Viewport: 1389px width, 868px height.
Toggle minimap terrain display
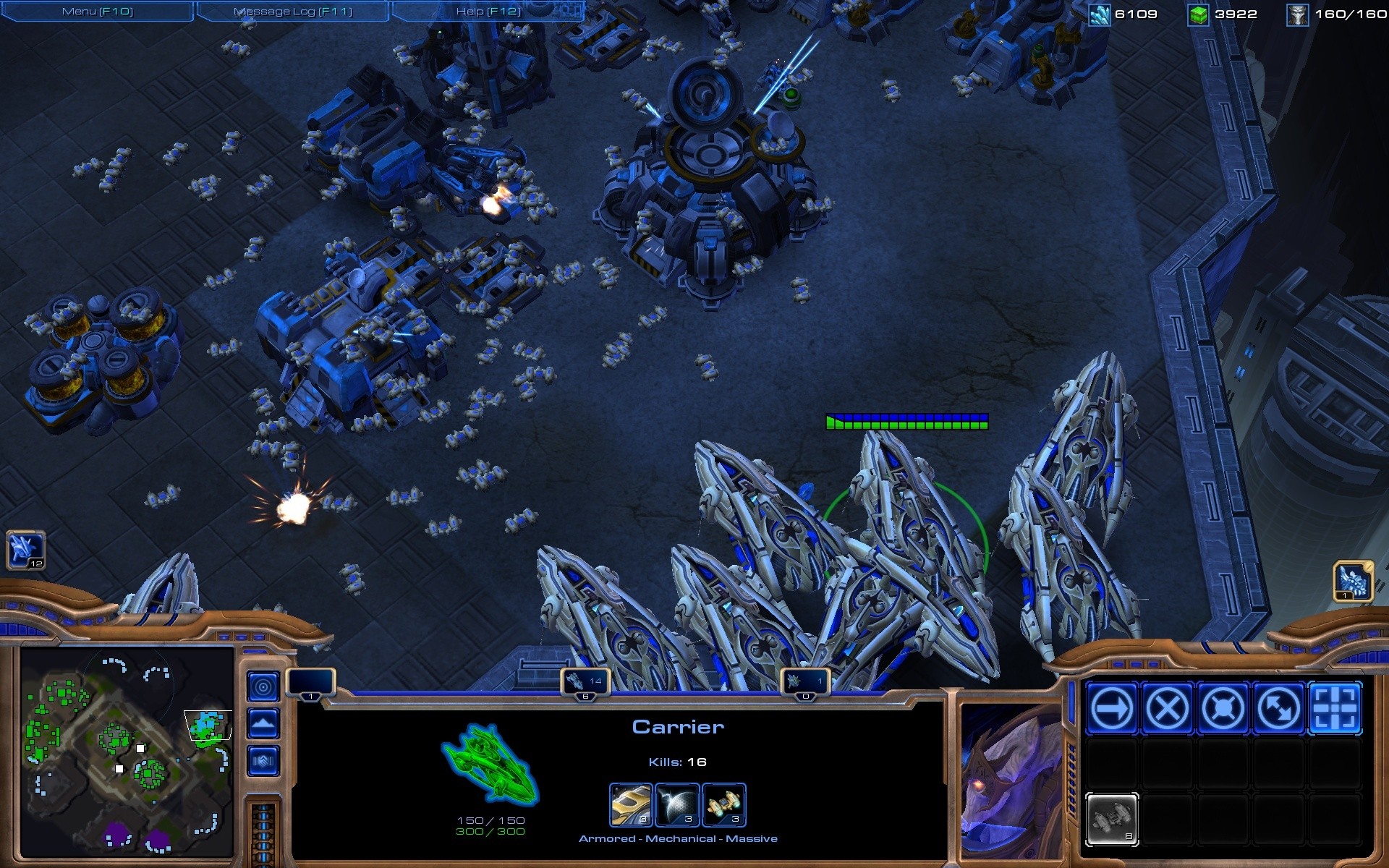(x=263, y=723)
